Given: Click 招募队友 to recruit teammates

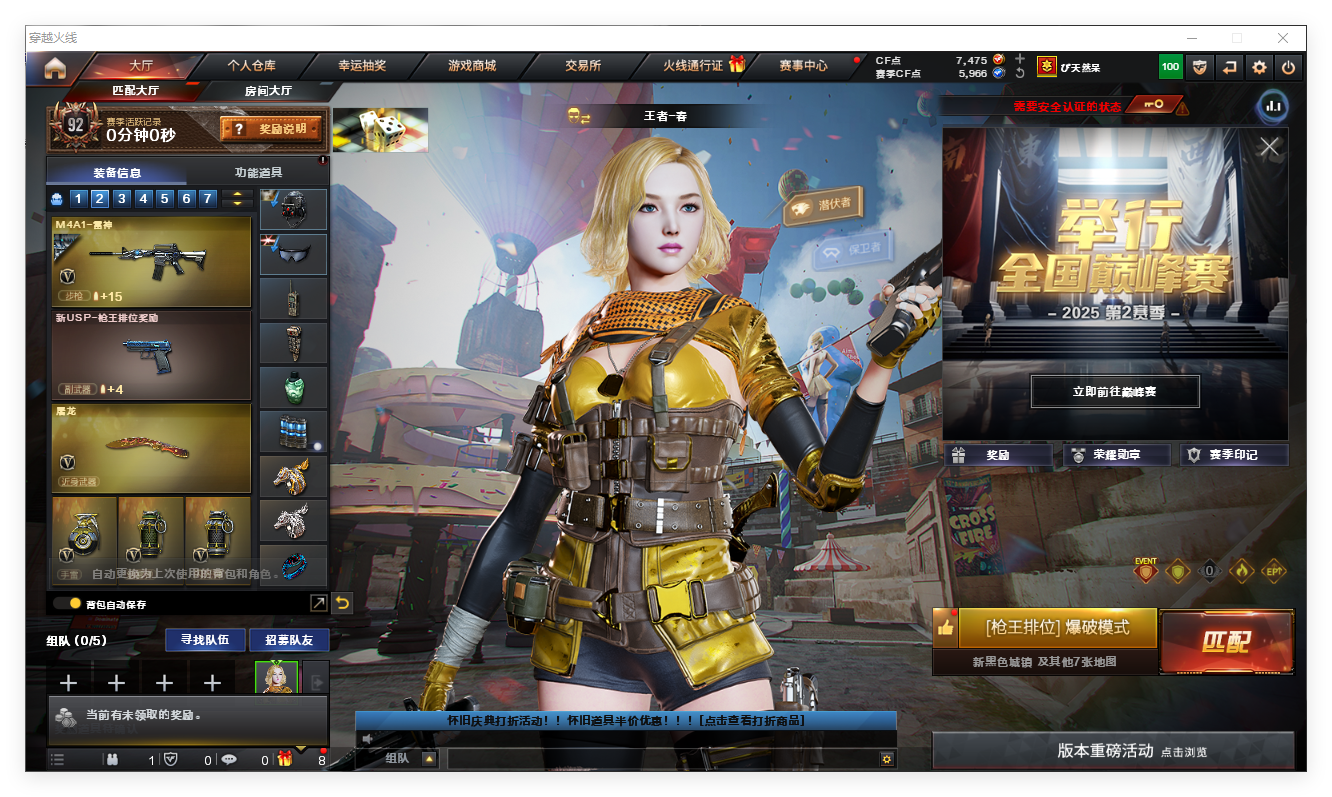Looking at the screenshot, I should point(289,640).
